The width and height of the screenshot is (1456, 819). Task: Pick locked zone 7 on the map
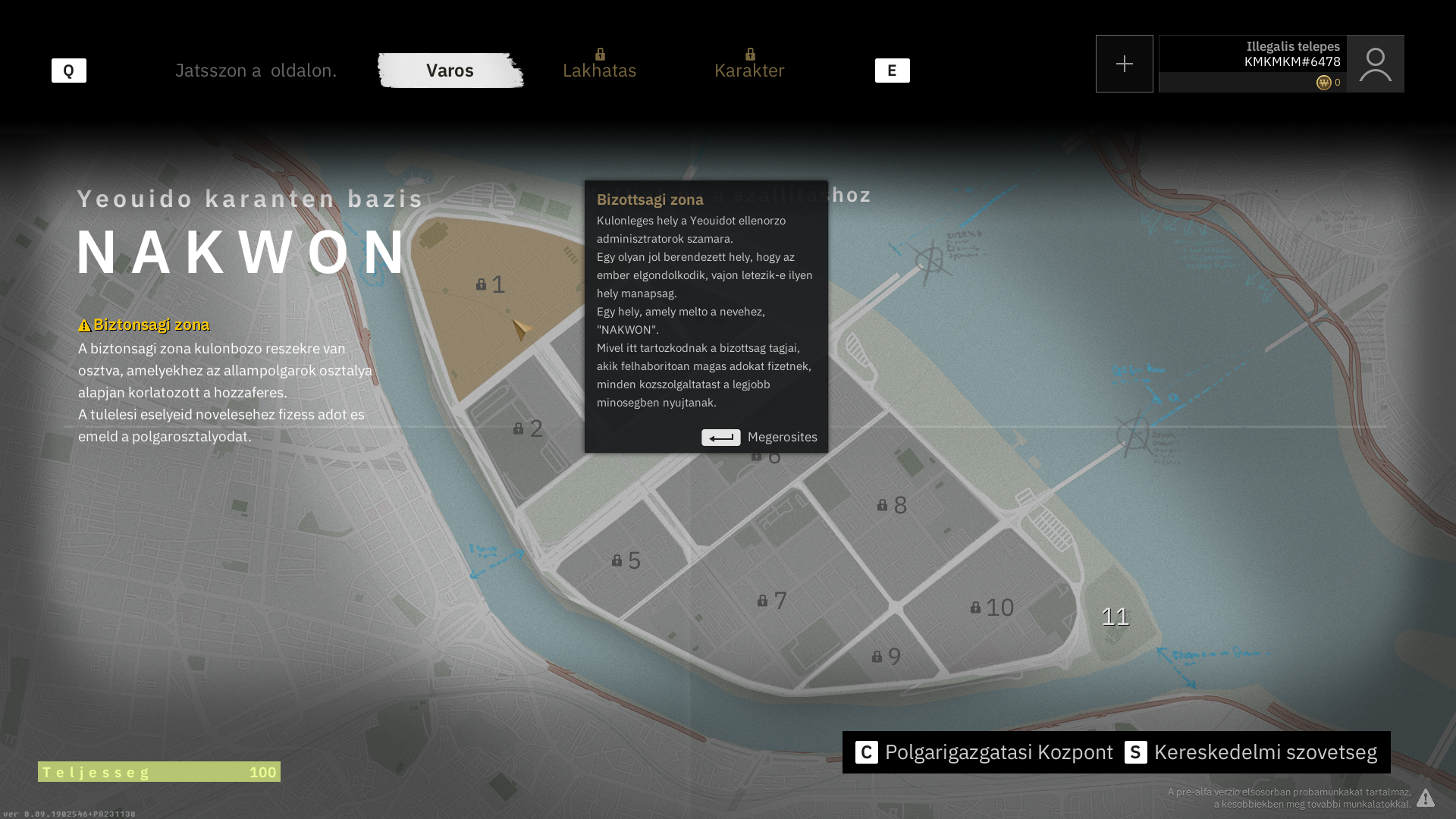(x=773, y=601)
